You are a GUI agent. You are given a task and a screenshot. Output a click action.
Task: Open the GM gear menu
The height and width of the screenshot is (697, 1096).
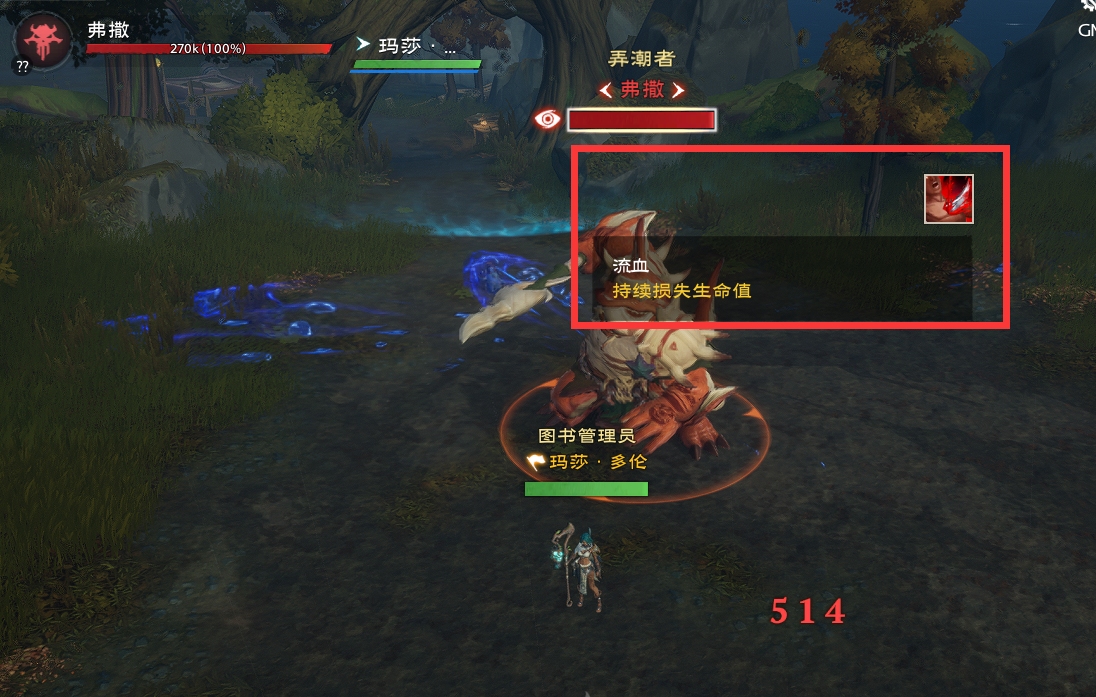pos(1088,8)
